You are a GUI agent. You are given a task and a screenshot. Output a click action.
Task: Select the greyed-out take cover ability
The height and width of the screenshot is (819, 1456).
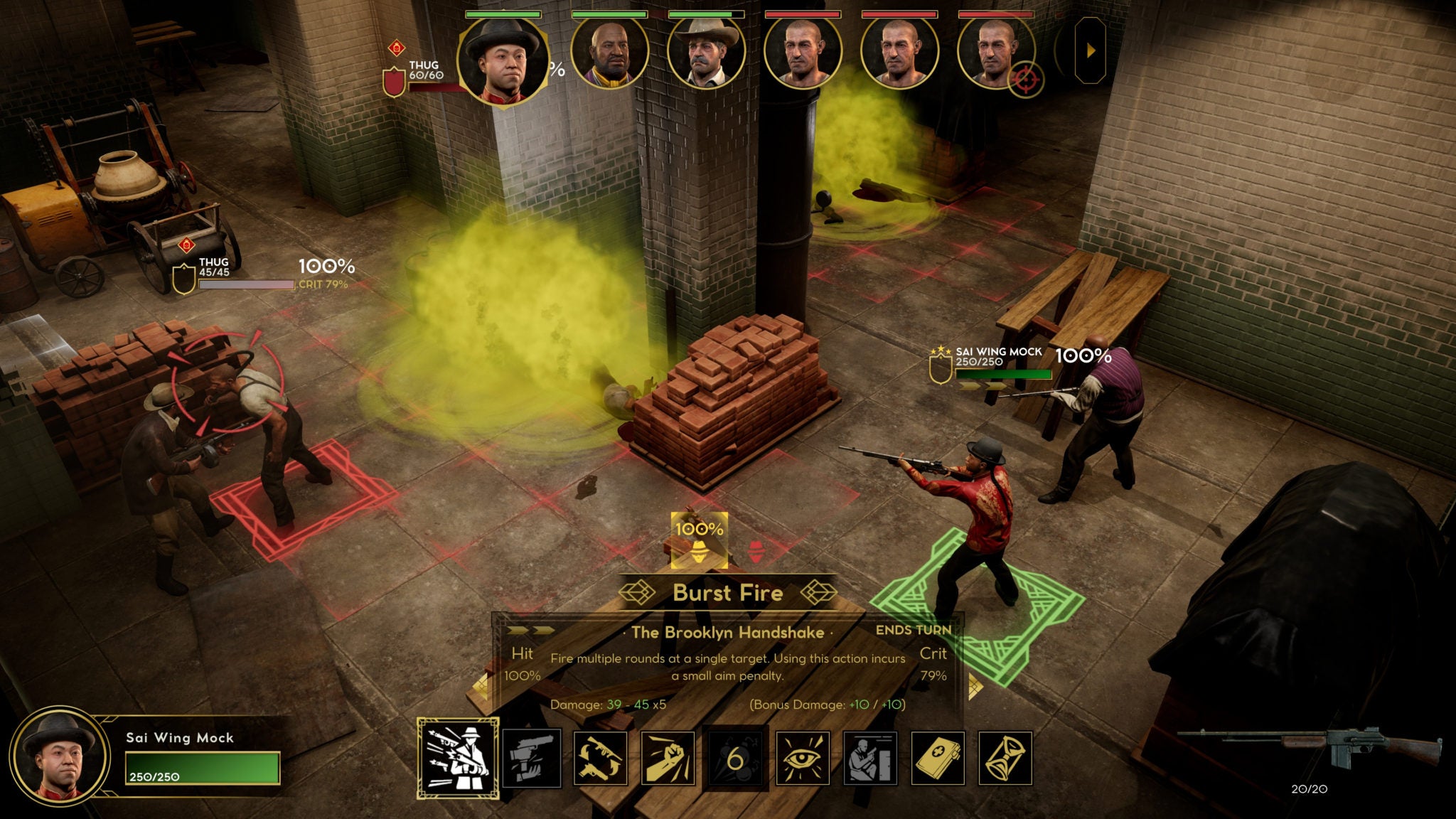[870, 759]
